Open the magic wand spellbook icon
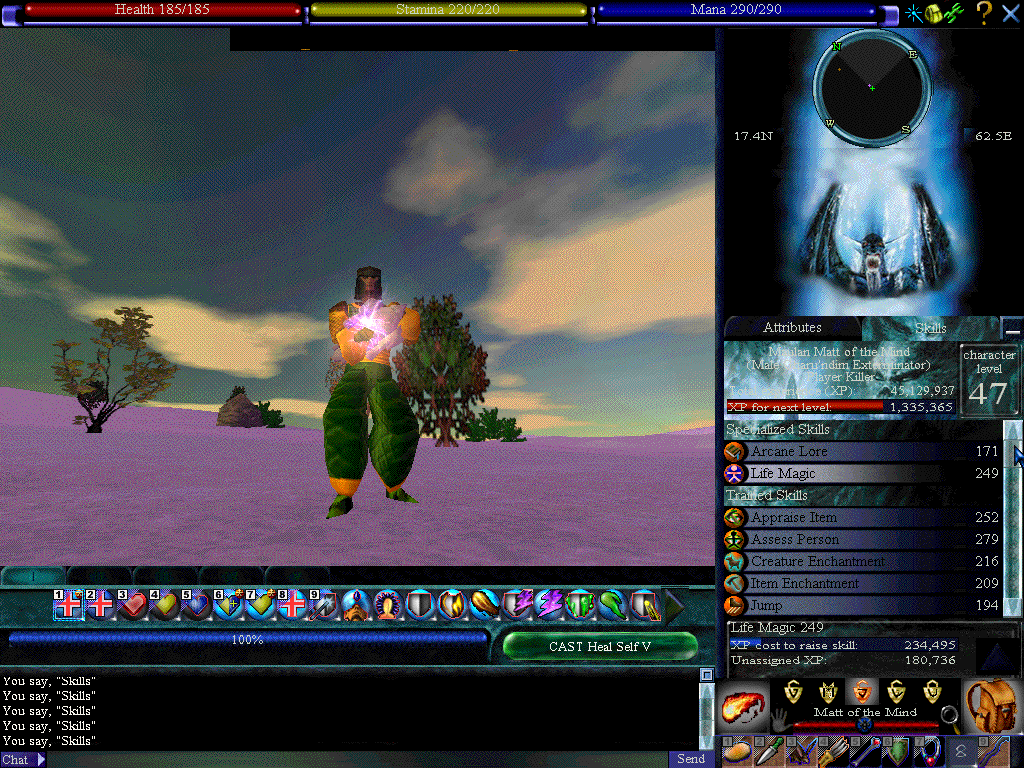The height and width of the screenshot is (768, 1024). [913, 13]
